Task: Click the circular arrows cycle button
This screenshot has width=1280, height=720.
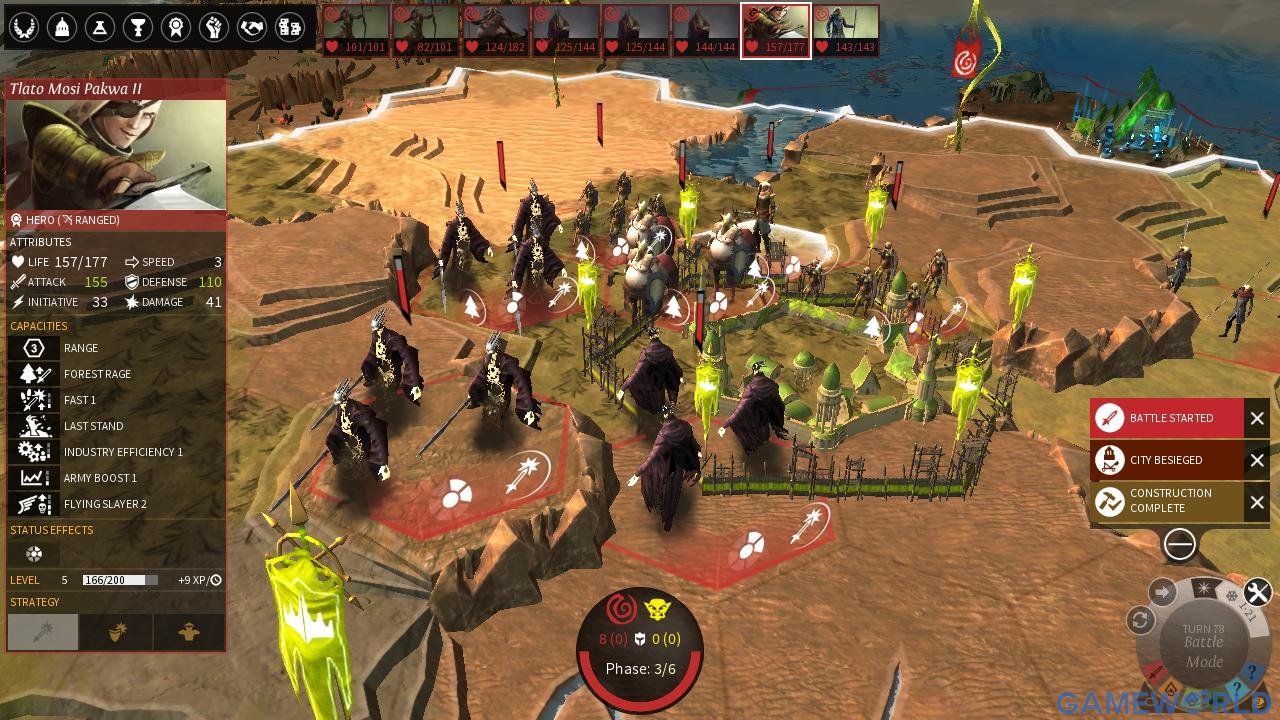Action: coord(1140,620)
